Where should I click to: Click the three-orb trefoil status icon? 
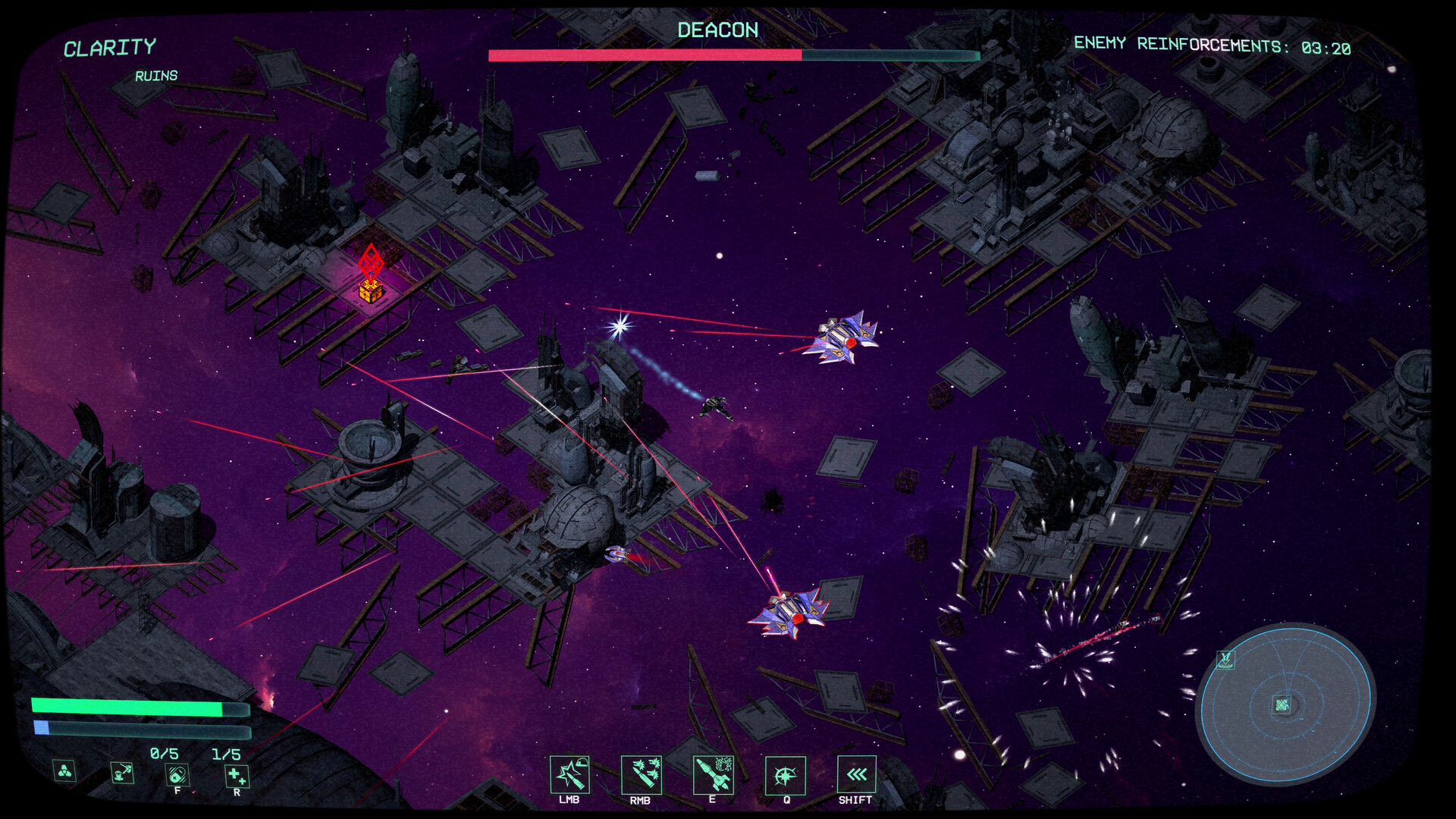pyautogui.click(x=65, y=771)
